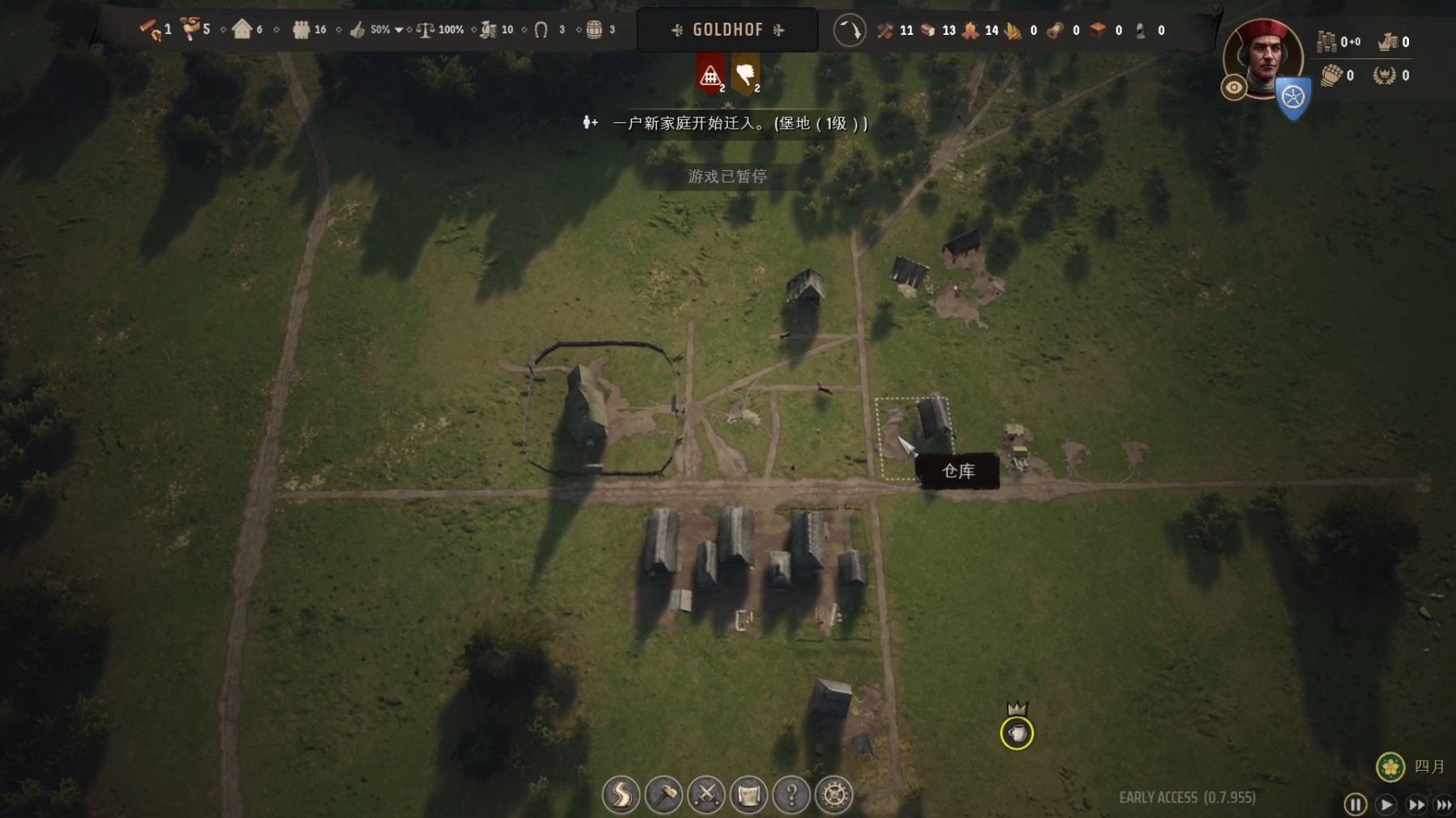Click the GOLDHOF settlement name banner
Screen dimensions: 1456x818
[x=727, y=30]
